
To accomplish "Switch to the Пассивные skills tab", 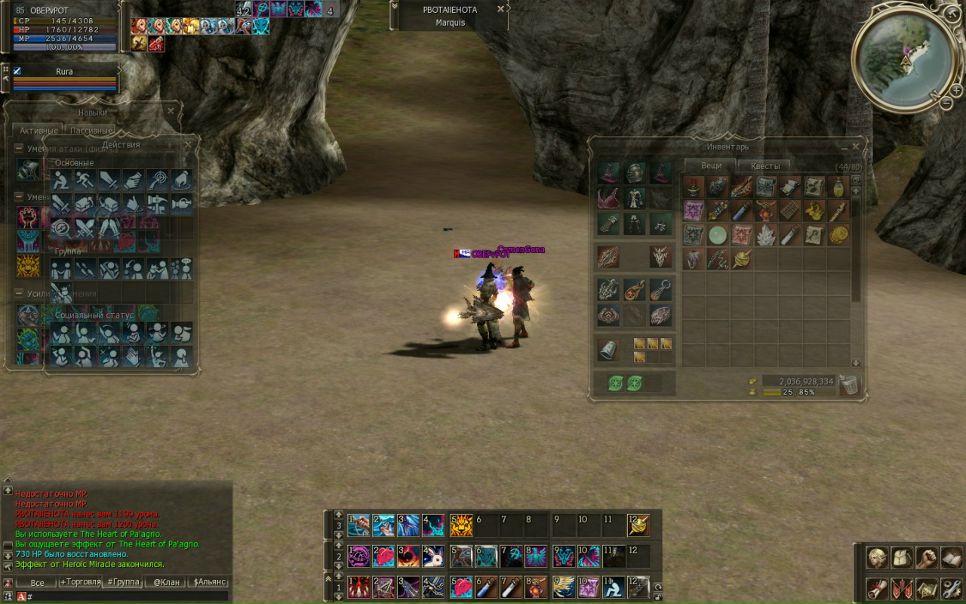I will click(92, 131).
